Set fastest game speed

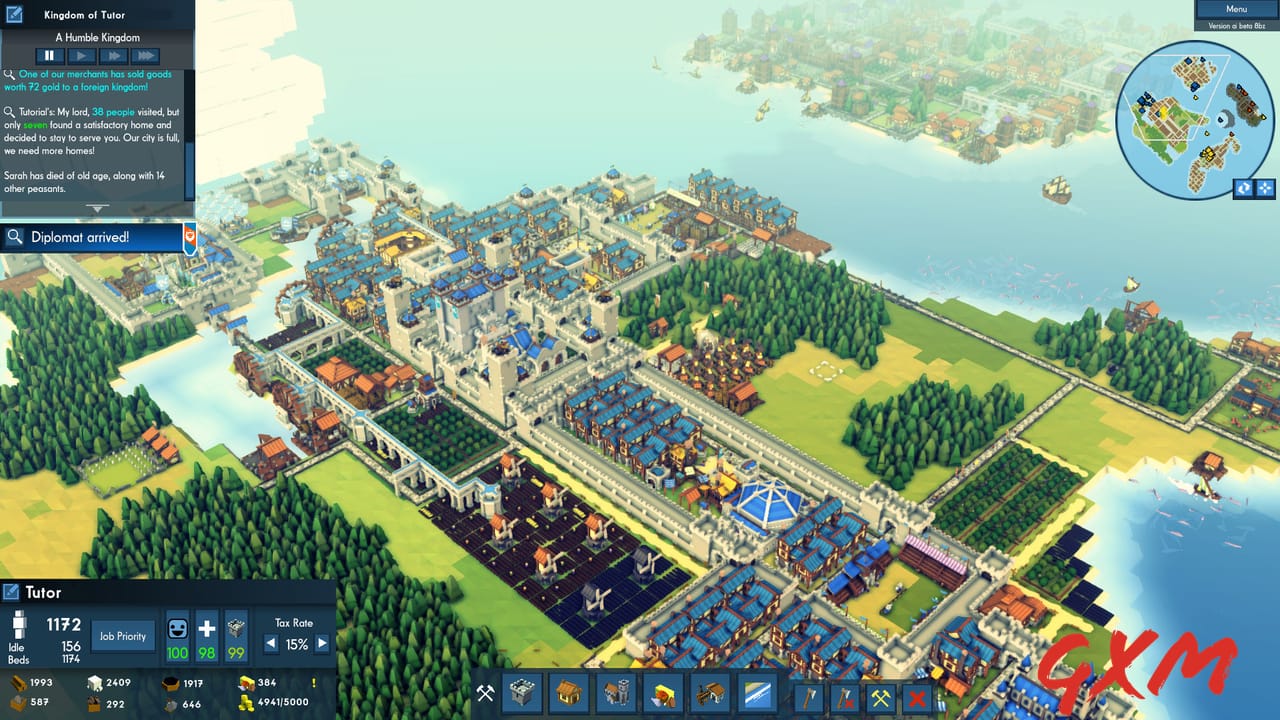click(x=144, y=55)
